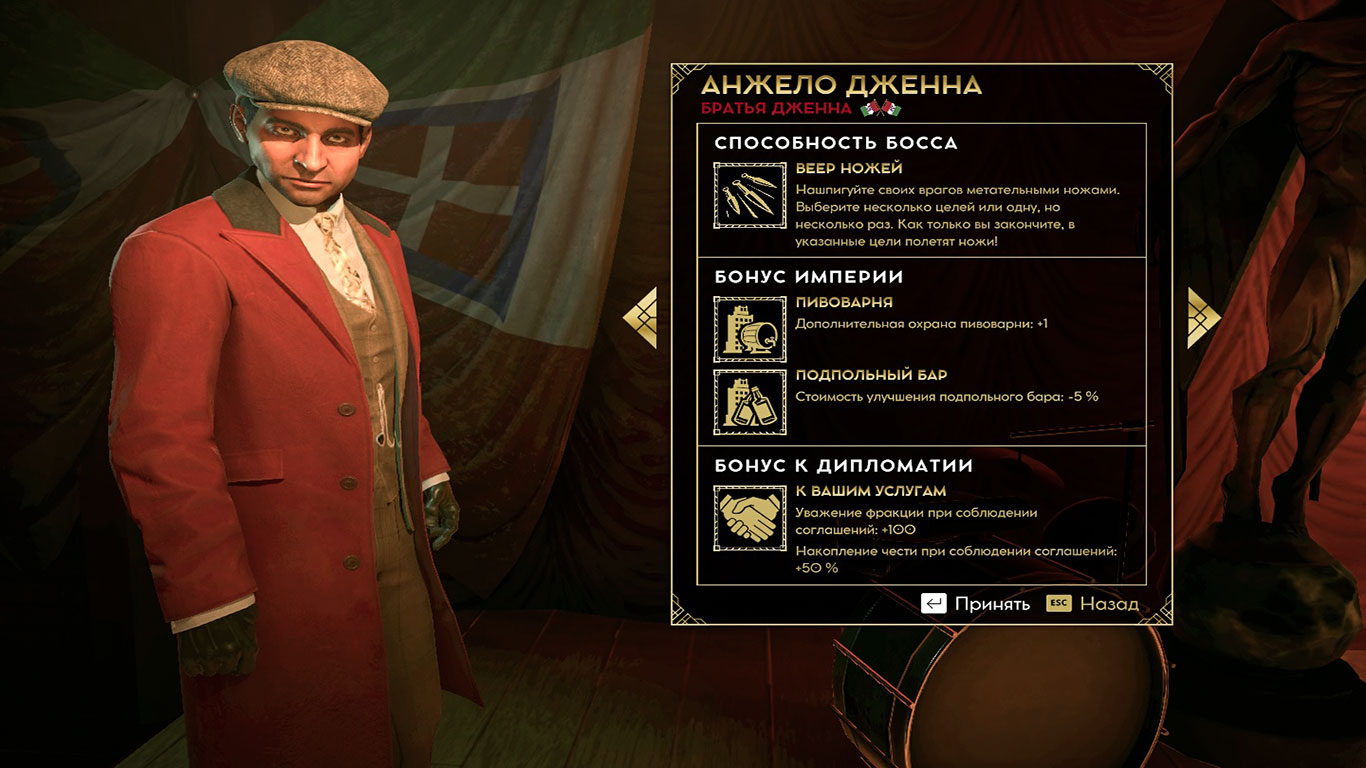Show the previous boss with left arrow
1366x768 pixels.
pos(640,318)
